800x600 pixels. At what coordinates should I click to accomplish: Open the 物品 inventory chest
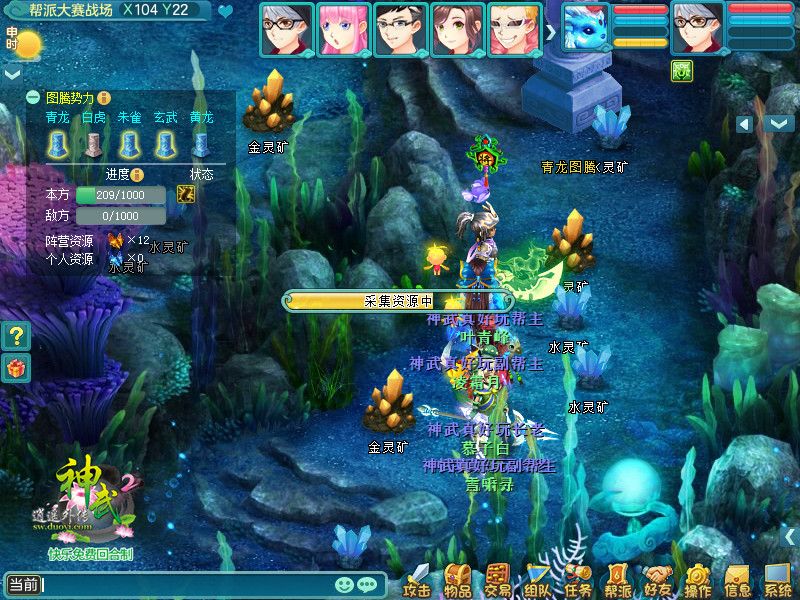click(457, 580)
